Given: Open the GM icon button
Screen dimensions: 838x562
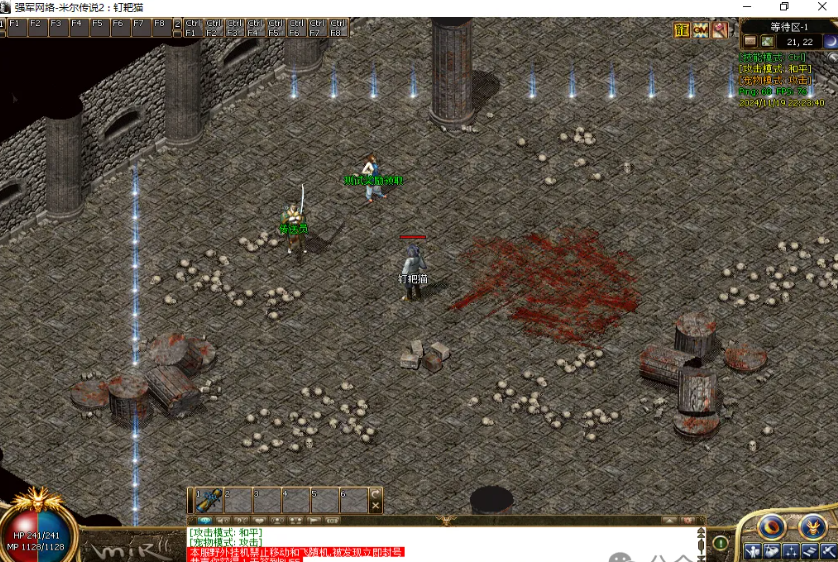Looking at the screenshot, I should point(700,31).
